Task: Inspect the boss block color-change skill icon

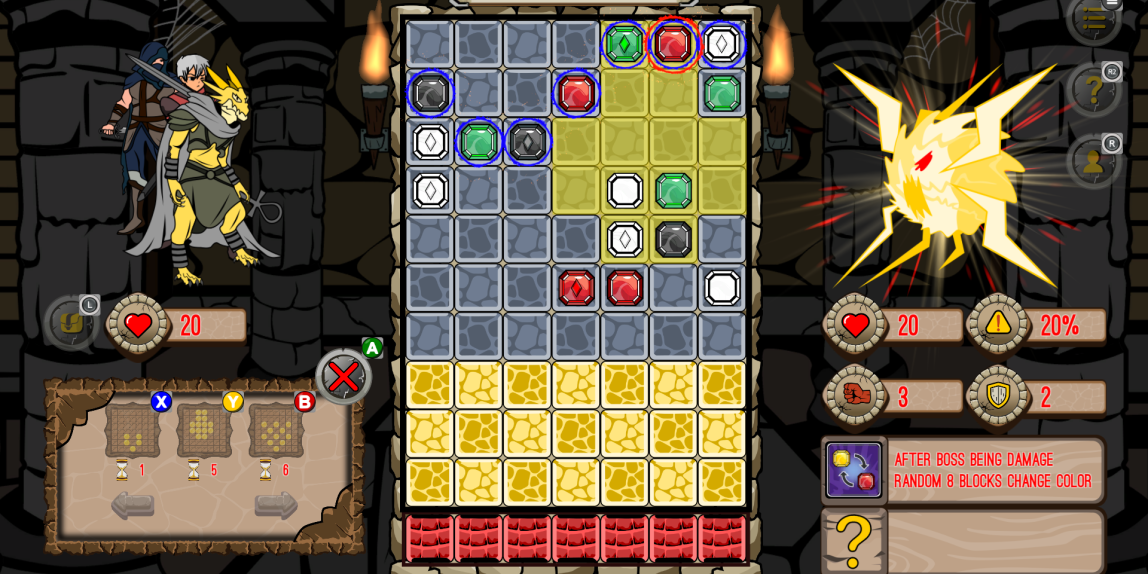Action: pos(853,470)
